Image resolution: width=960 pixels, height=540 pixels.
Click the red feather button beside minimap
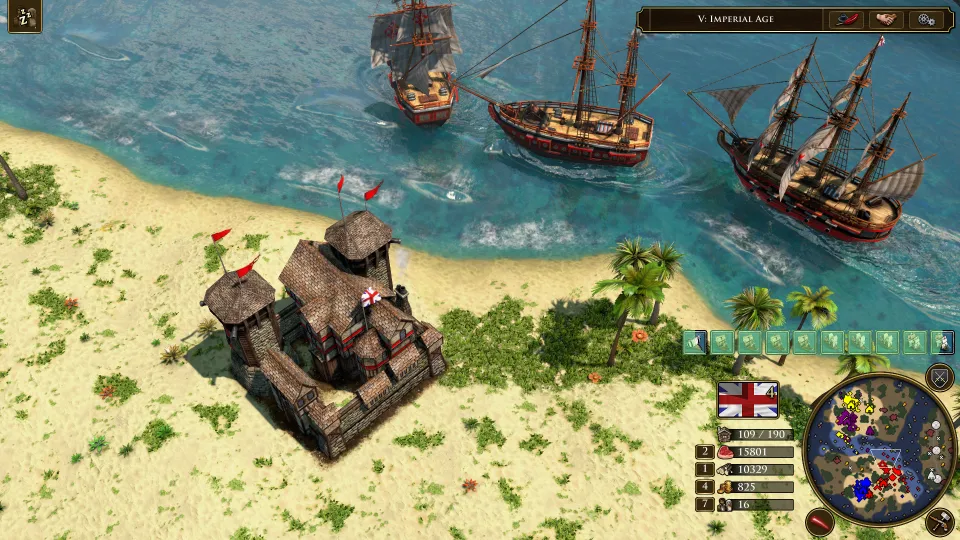[820, 521]
